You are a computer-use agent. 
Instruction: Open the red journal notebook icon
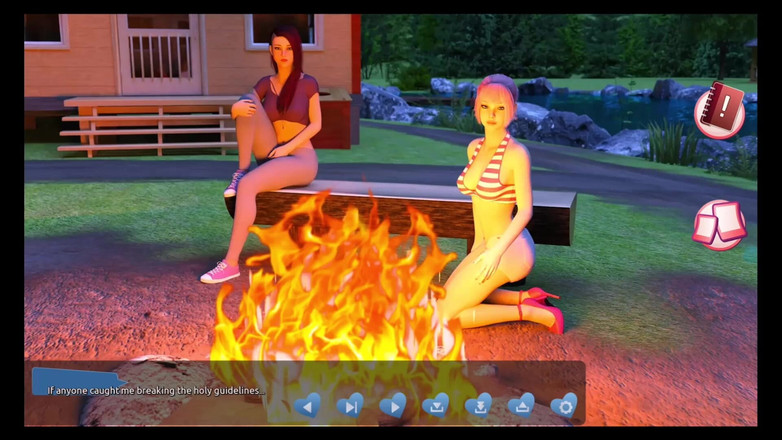point(720,109)
